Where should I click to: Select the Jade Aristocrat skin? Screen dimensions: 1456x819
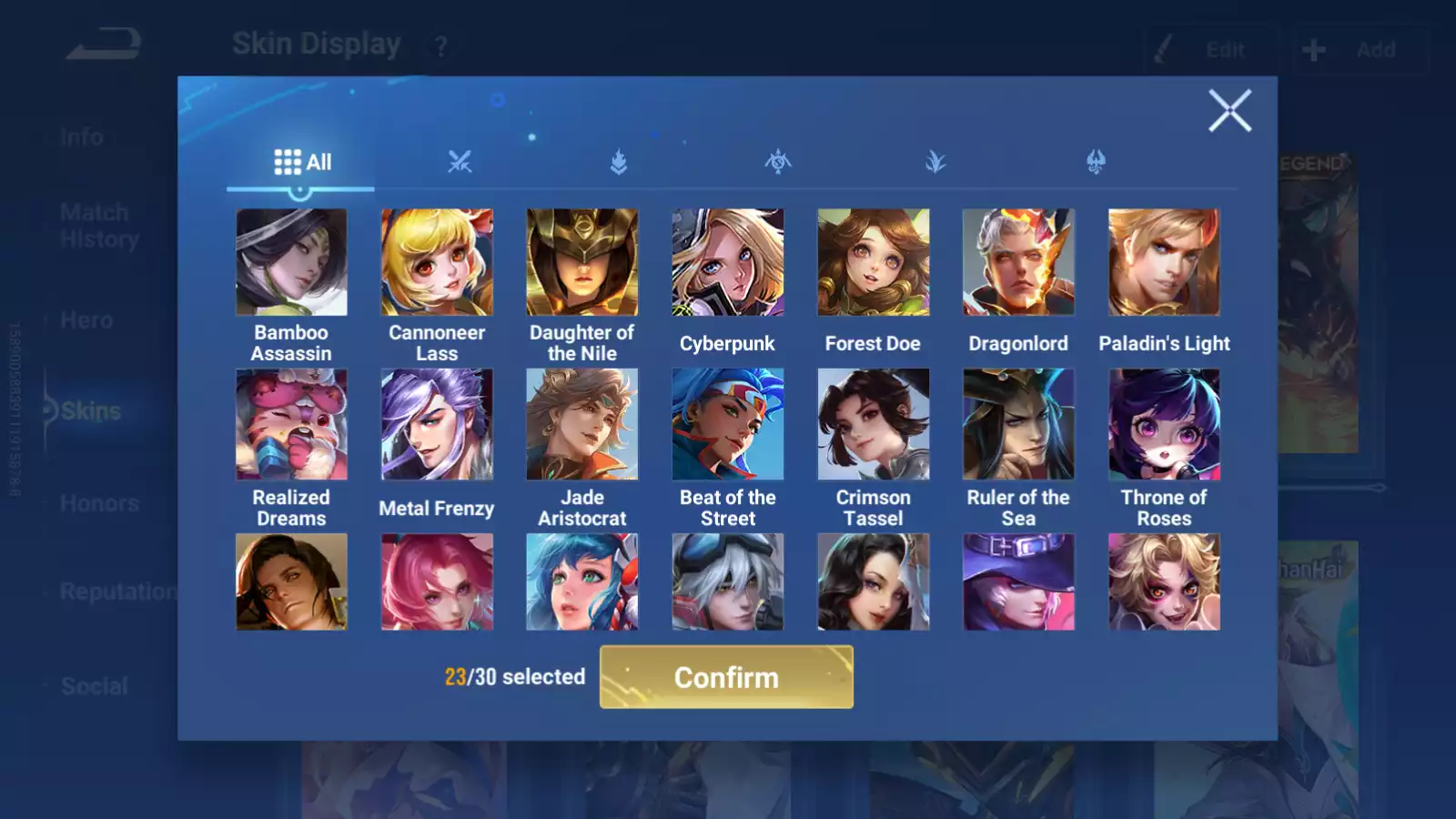582,424
